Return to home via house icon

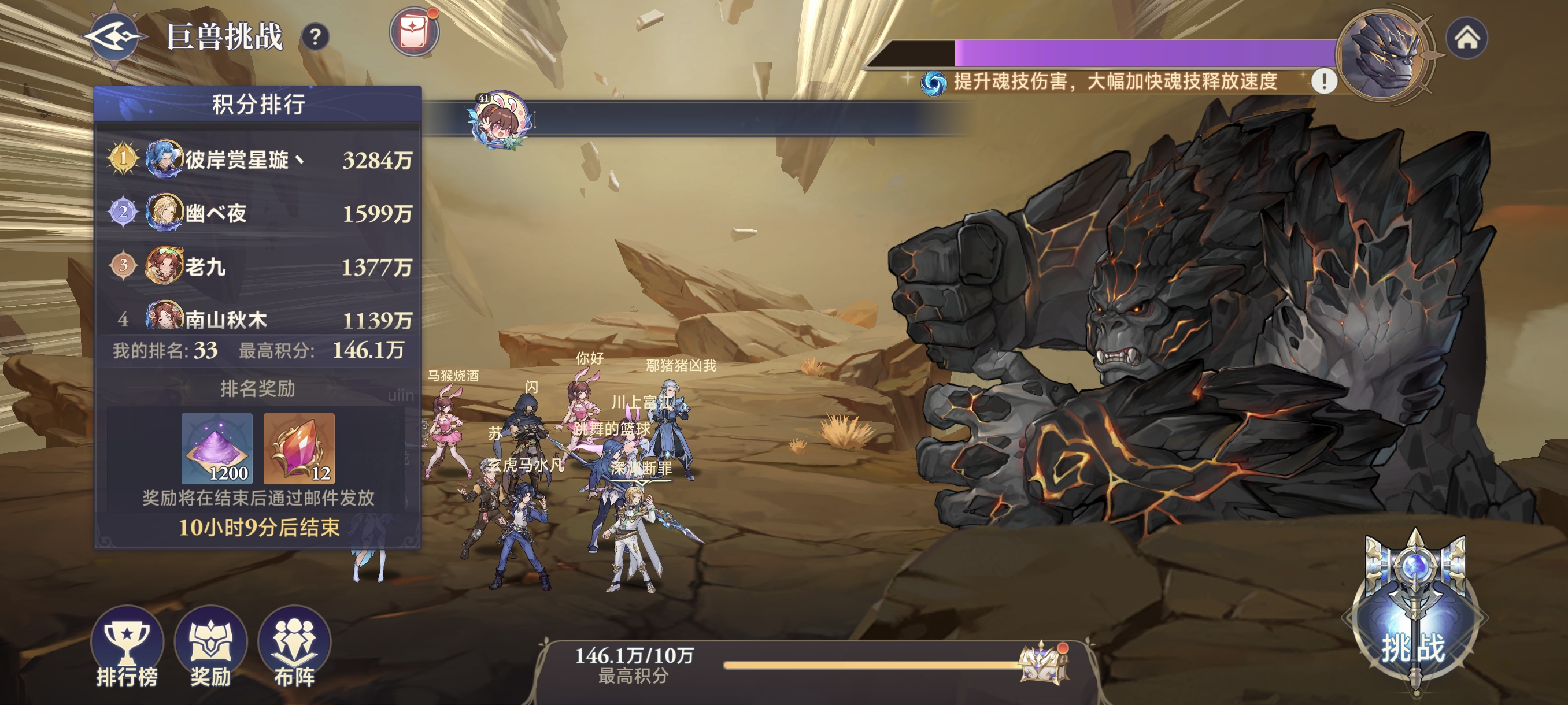[x=1467, y=38]
